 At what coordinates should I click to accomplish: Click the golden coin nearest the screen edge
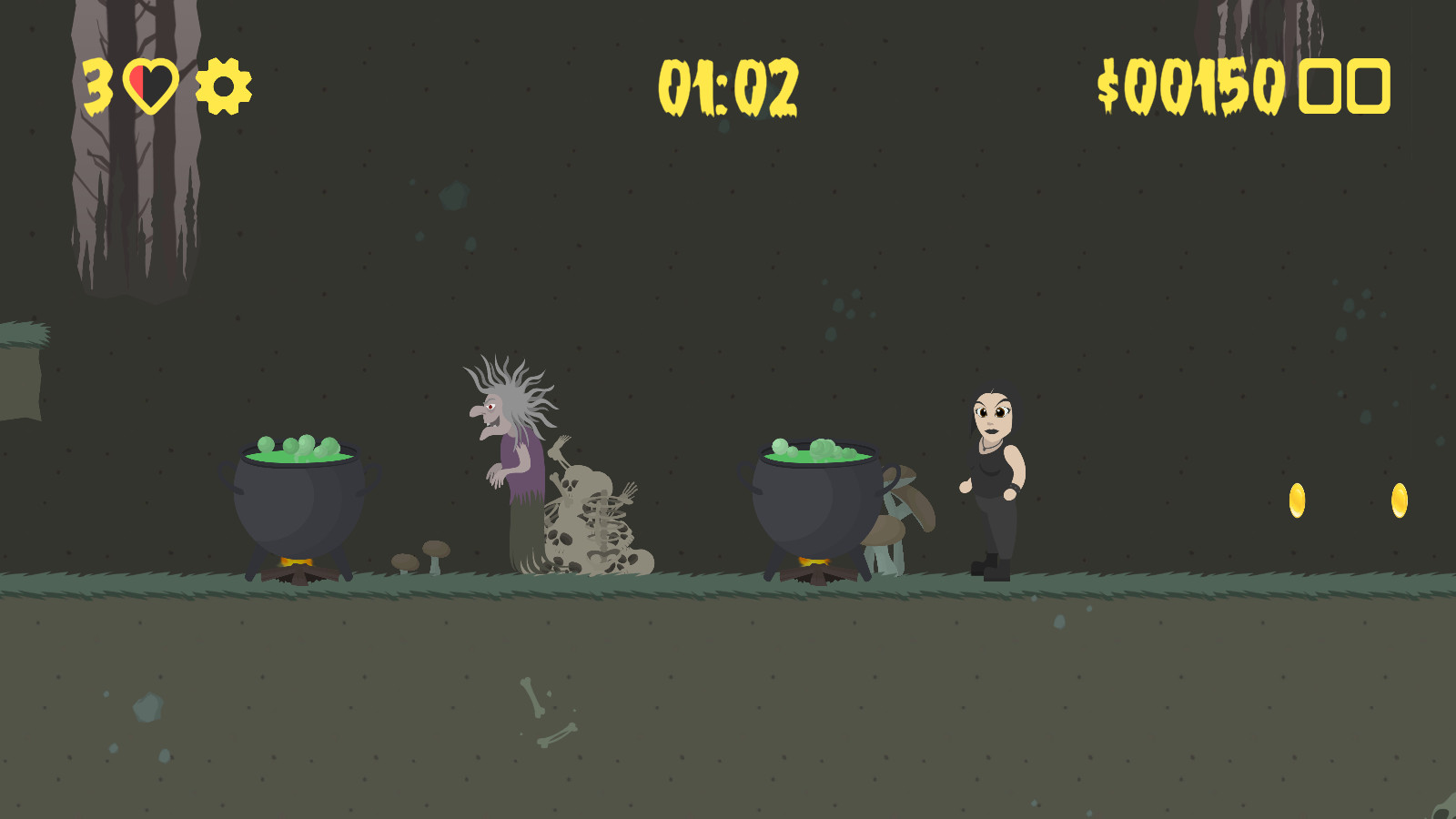(x=1398, y=500)
